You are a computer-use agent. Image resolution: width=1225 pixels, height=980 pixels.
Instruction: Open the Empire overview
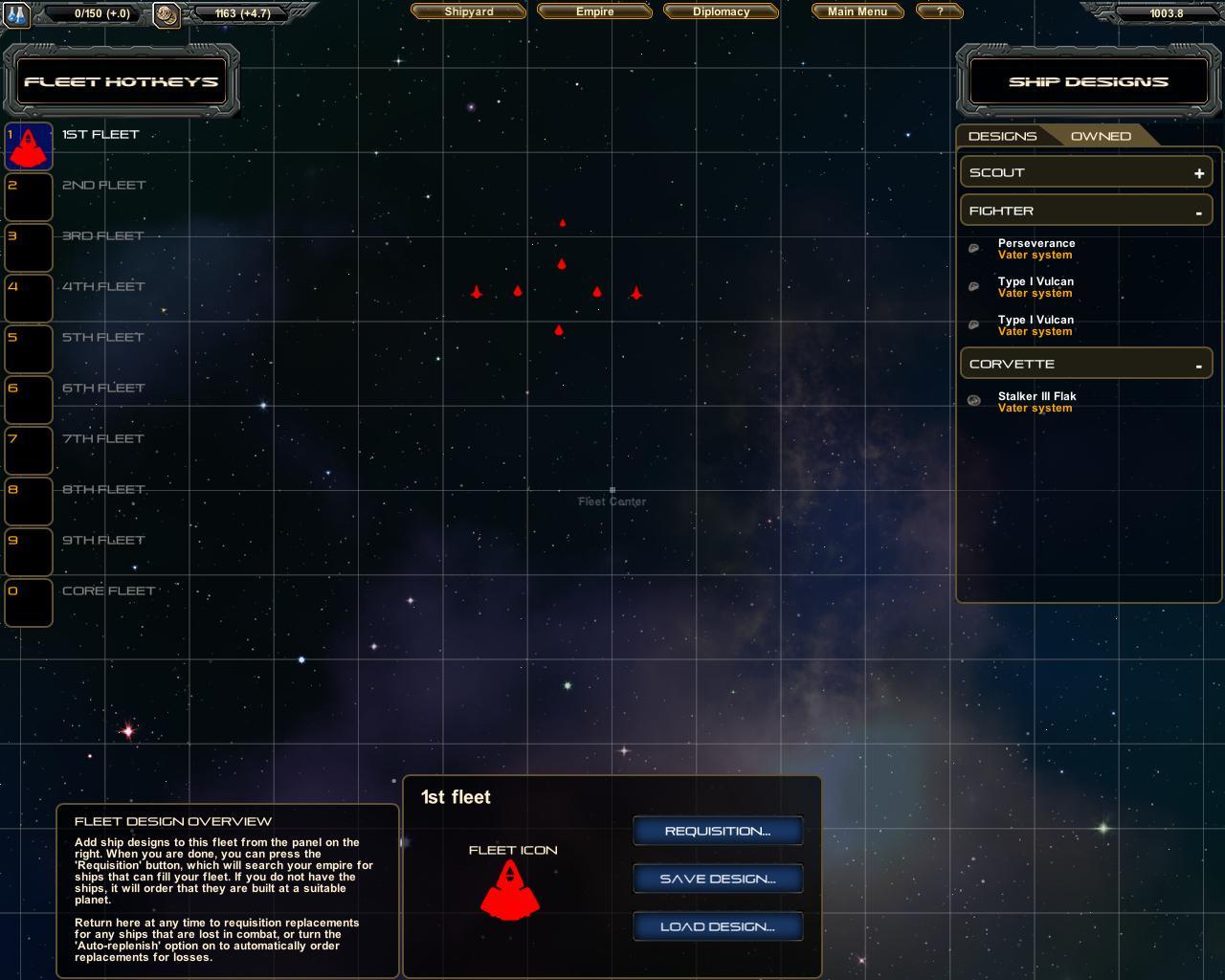594,11
